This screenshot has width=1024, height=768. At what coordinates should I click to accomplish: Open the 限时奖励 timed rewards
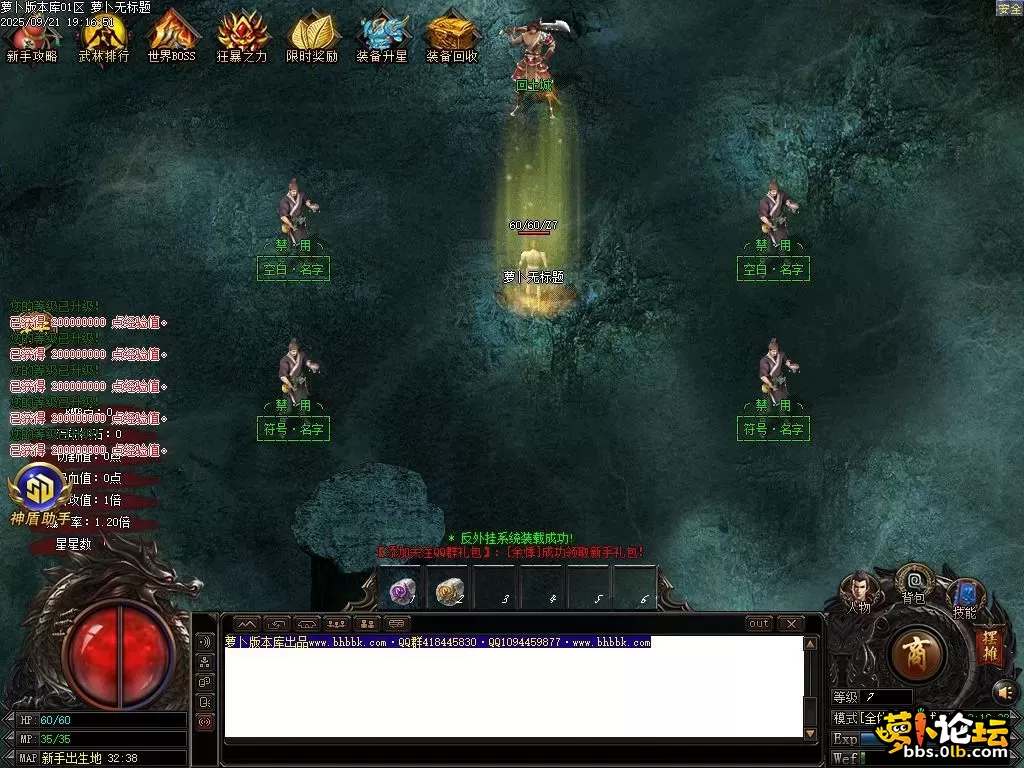click(x=312, y=35)
